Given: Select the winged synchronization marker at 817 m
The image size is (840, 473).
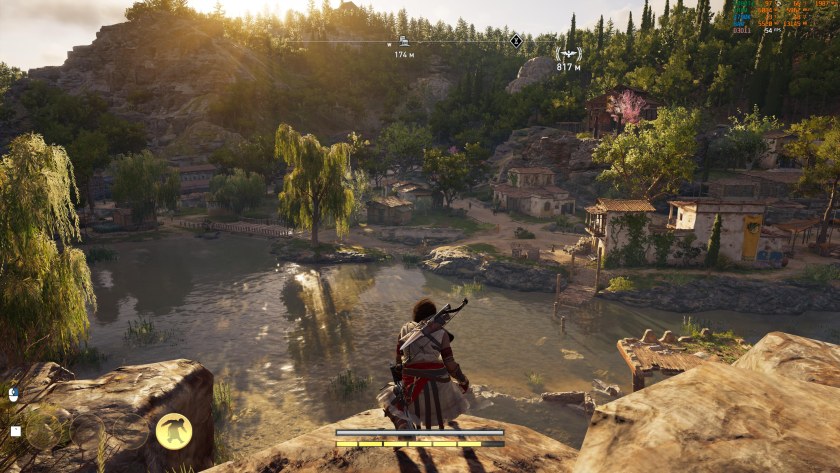Looking at the screenshot, I should tap(569, 53).
